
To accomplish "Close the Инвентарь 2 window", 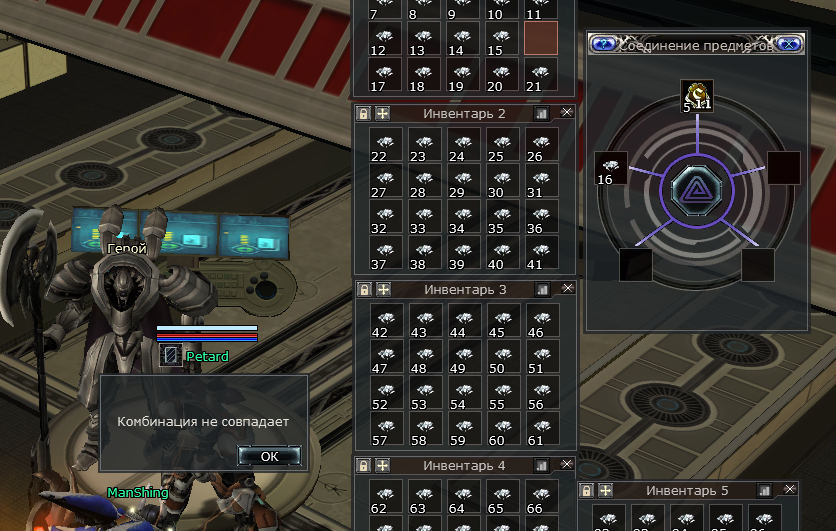I will click(567, 113).
